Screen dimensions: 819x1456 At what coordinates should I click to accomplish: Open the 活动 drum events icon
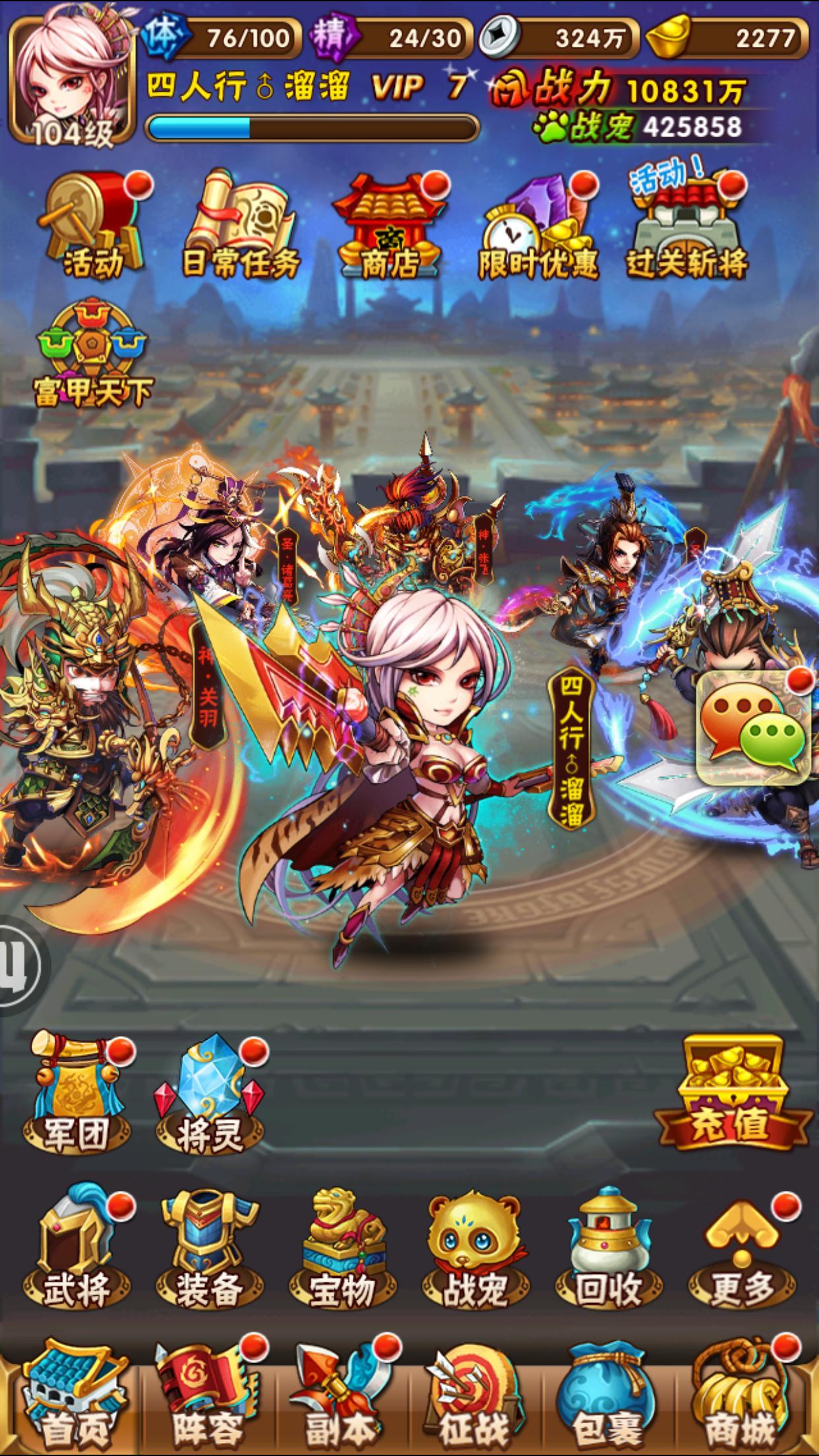coord(94,226)
